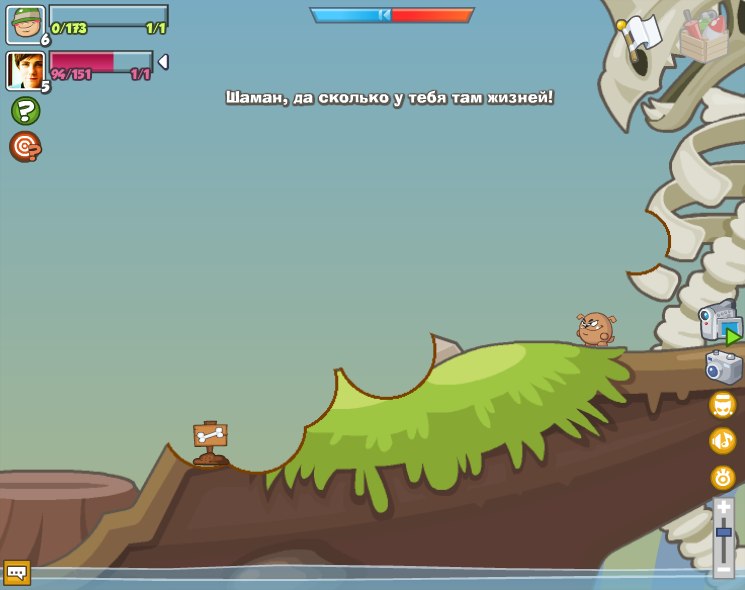Click the orange target hint button
745x590 pixels.
point(25,147)
